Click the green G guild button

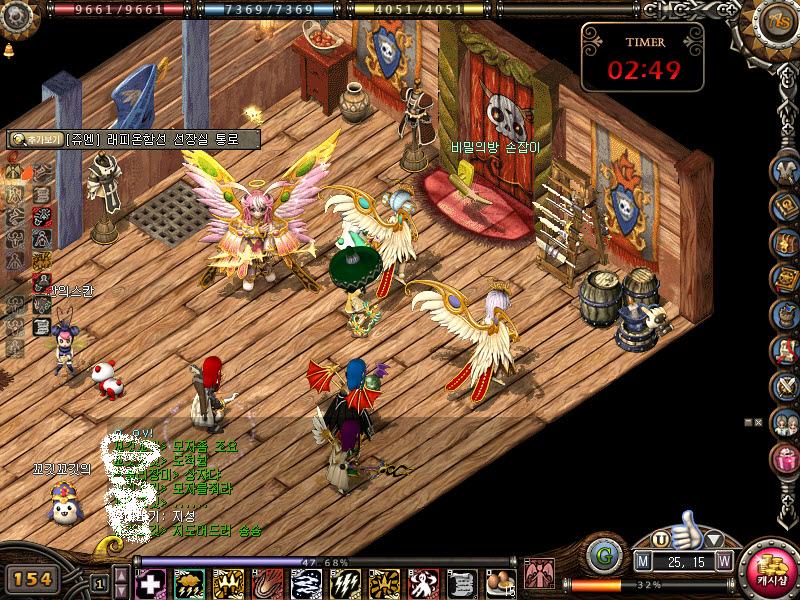tap(603, 554)
